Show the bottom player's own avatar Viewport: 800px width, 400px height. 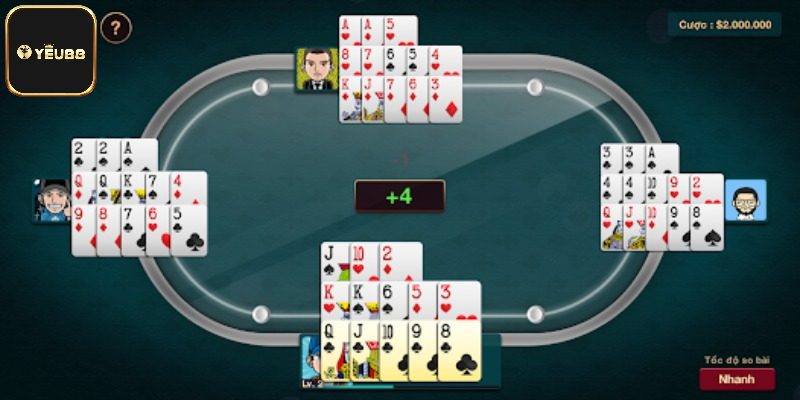pos(311,361)
